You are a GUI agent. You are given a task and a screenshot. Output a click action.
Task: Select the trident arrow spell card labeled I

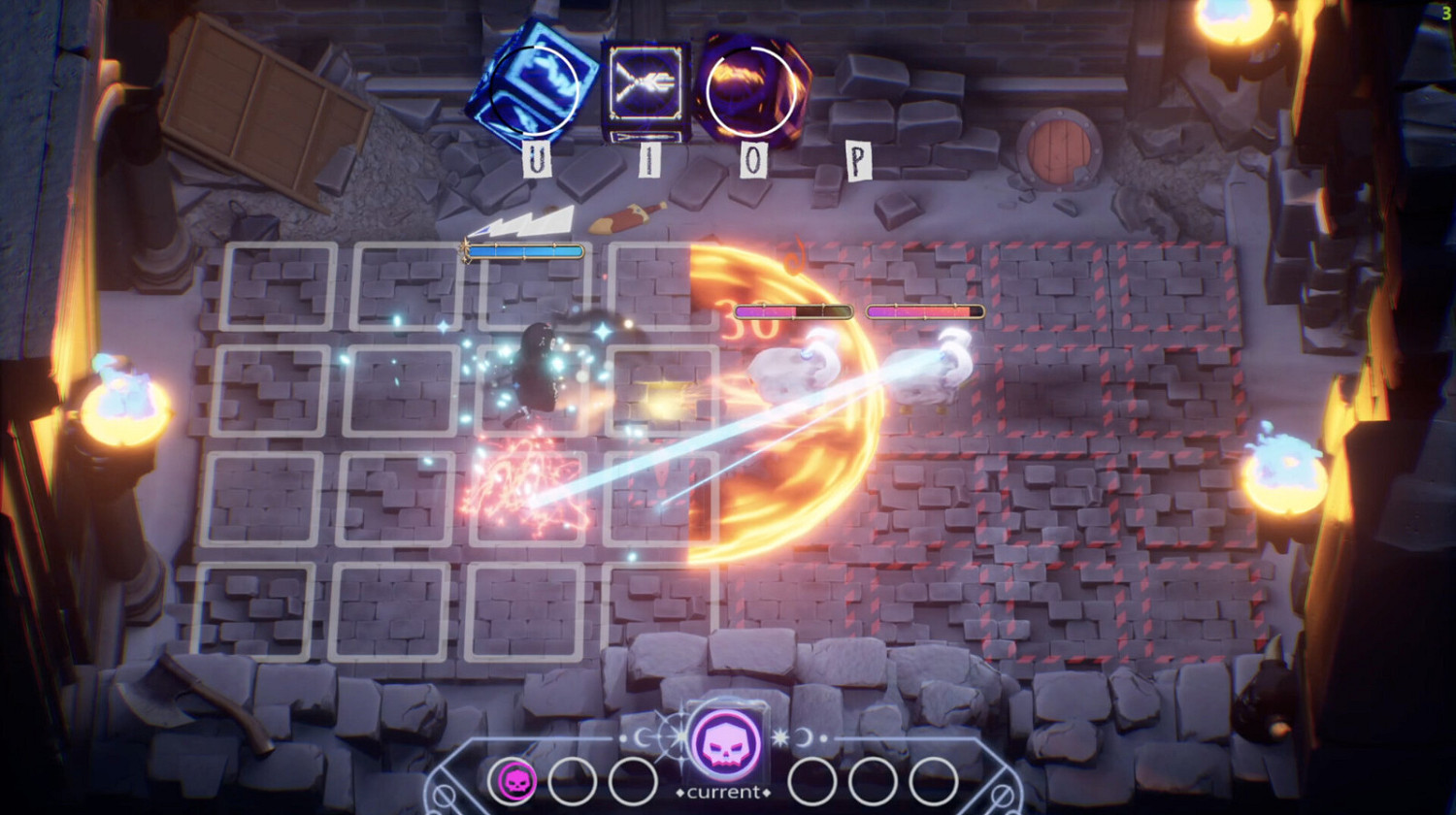tap(644, 82)
